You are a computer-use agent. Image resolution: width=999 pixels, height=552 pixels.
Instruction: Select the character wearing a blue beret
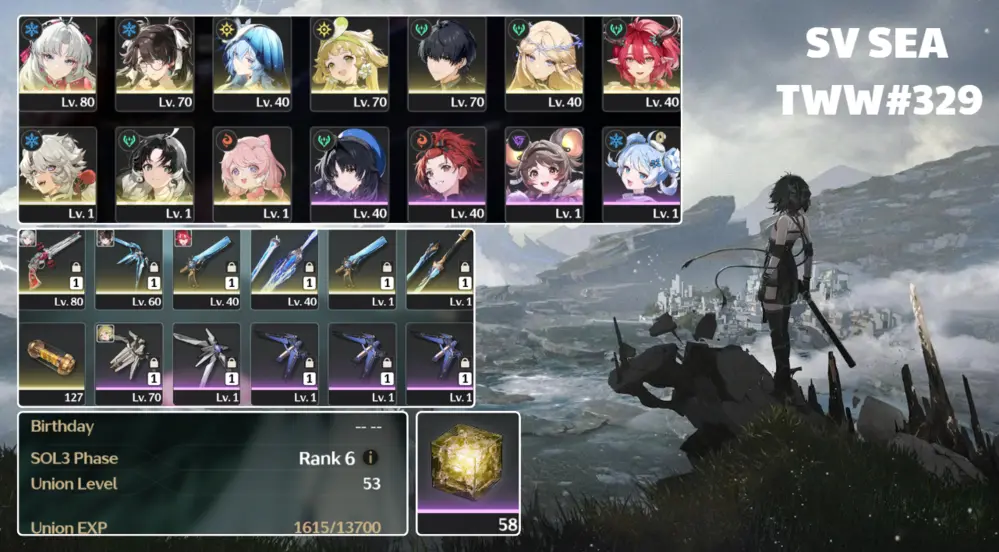click(x=349, y=172)
